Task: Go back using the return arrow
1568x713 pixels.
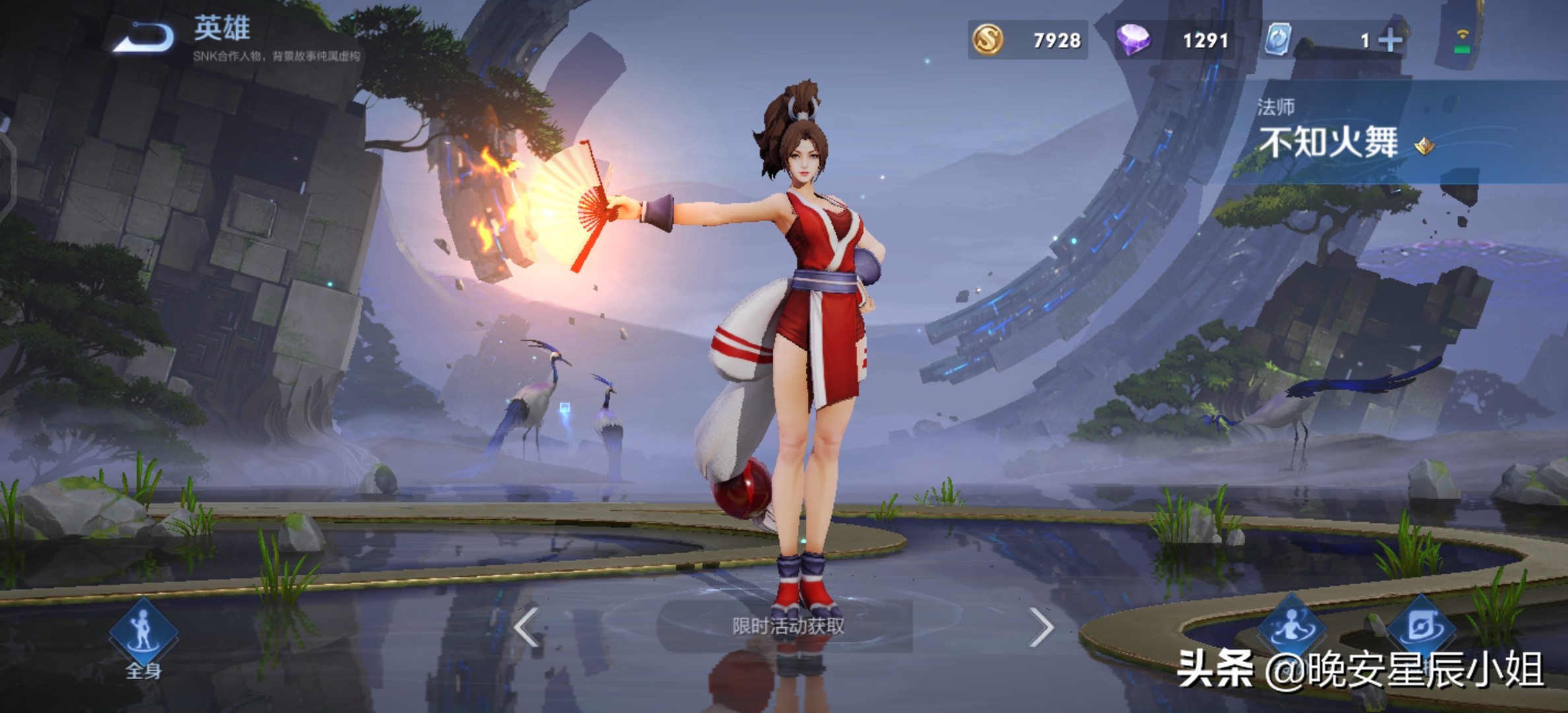Action: point(144,36)
